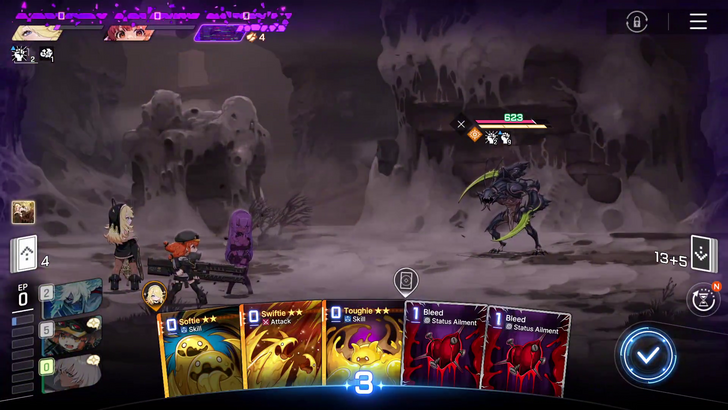
Task: Tap the card icon pin above the hand
Action: pyautogui.click(x=405, y=281)
